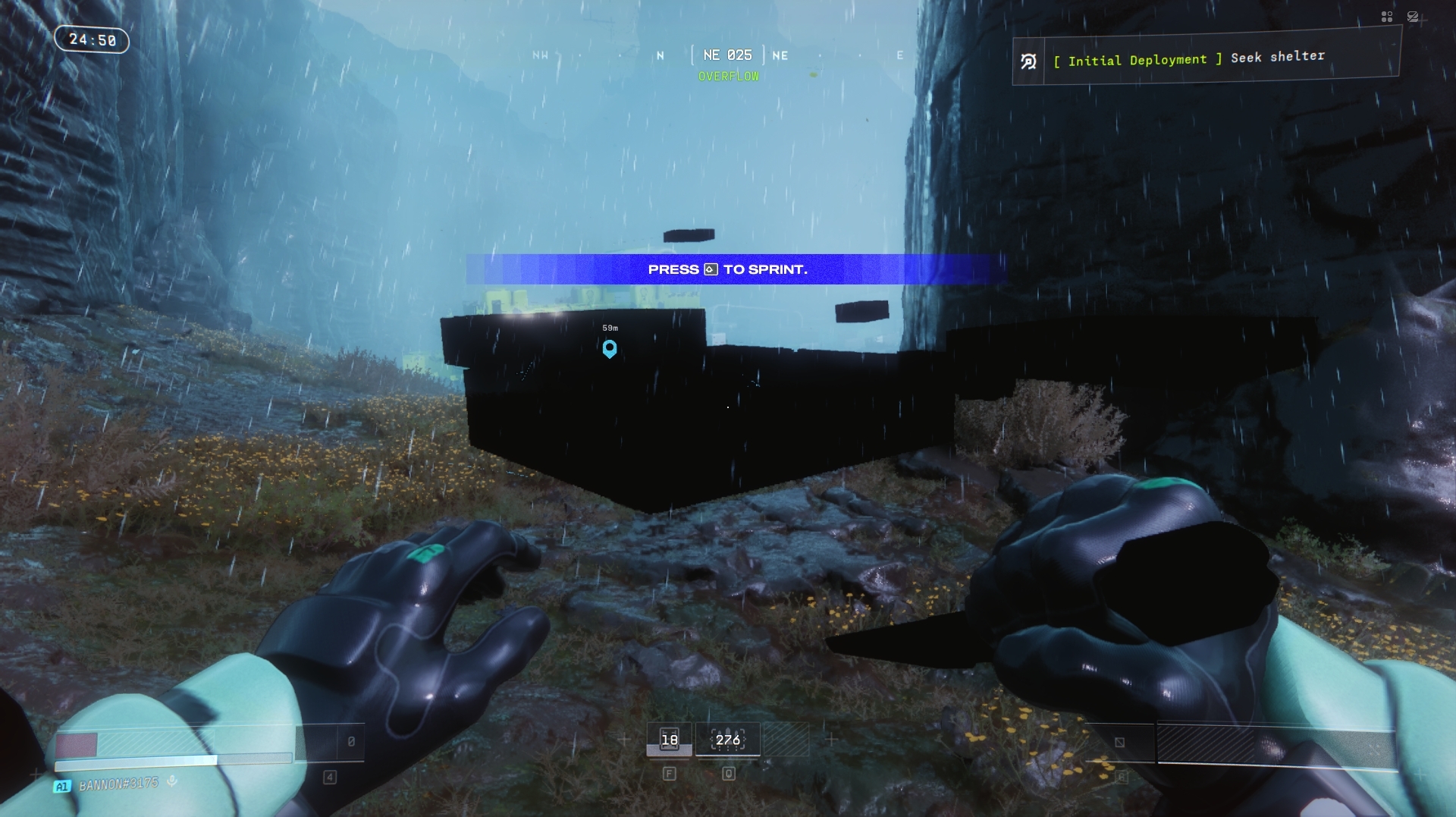Click the four-dot grid icon
The height and width of the screenshot is (817, 1456).
pos(1387,17)
